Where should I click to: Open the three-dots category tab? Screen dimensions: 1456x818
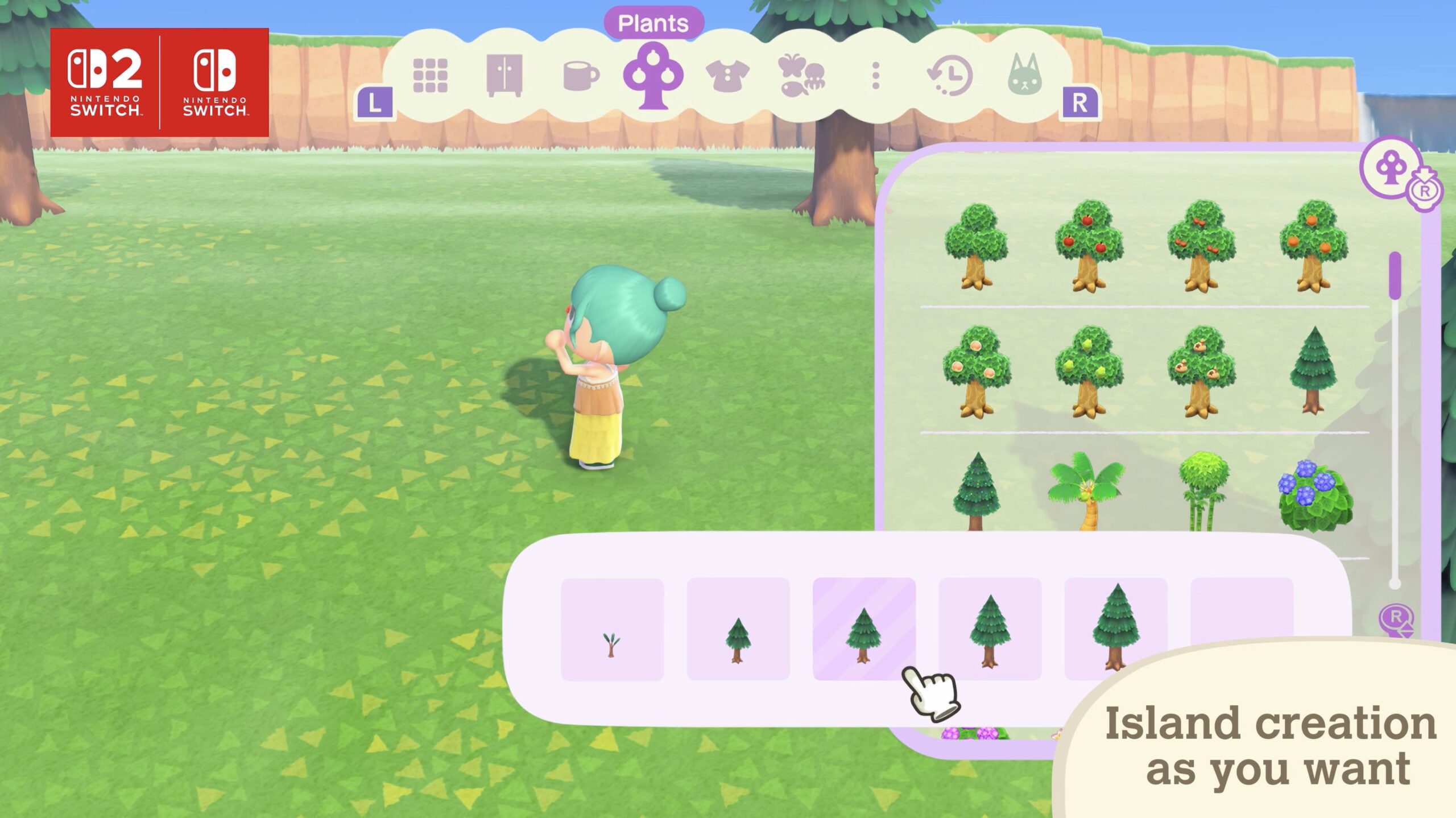(x=876, y=76)
